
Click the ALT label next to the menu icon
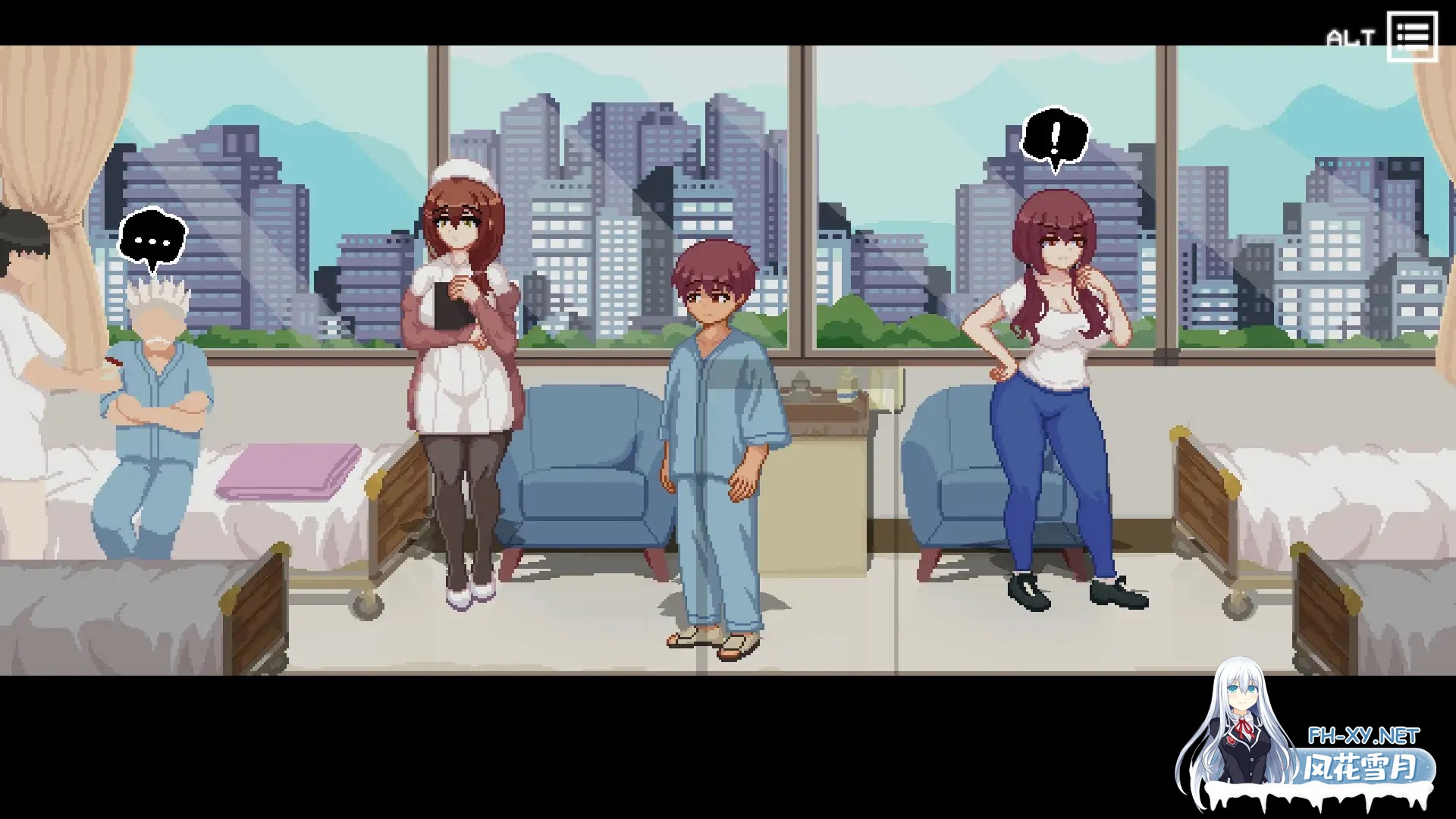(1353, 33)
